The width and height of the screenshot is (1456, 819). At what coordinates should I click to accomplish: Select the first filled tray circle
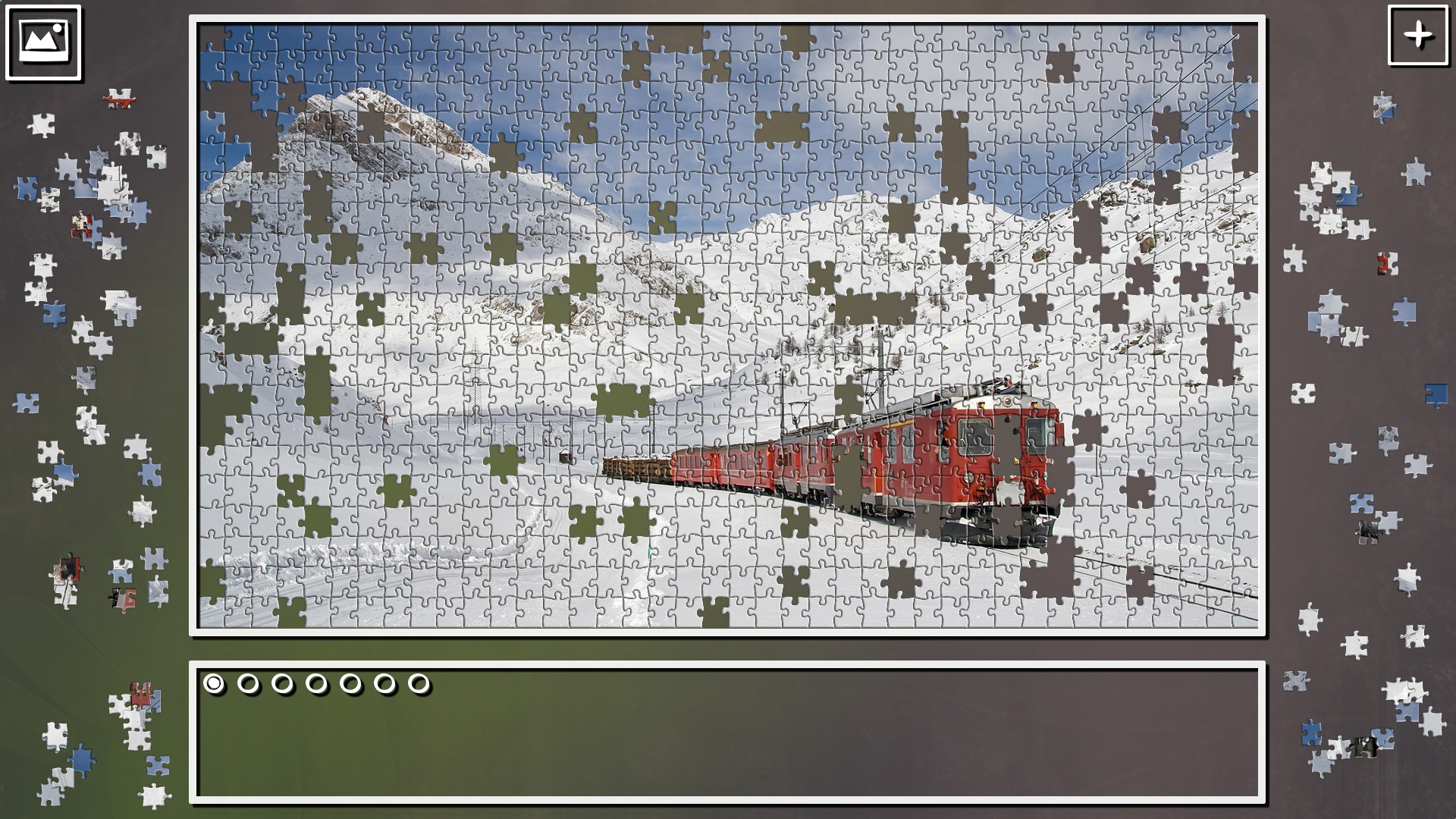[x=215, y=683]
